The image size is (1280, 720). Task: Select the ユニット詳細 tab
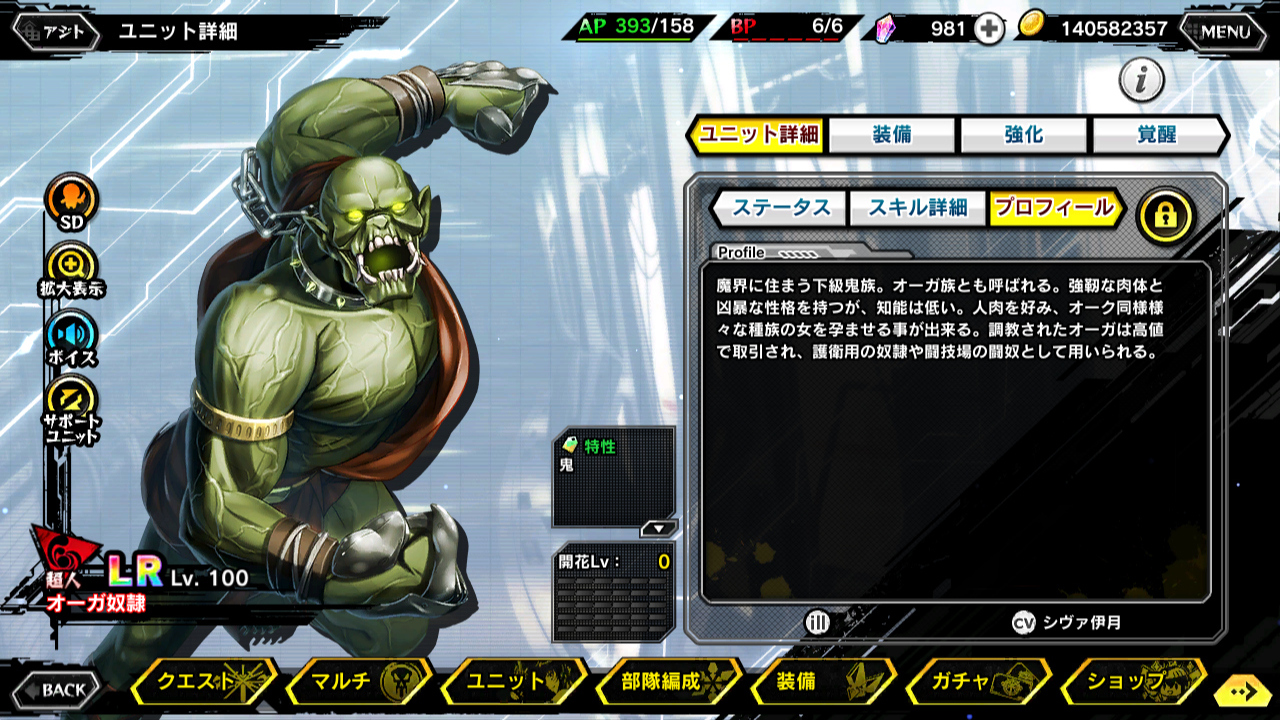pyautogui.click(x=758, y=135)
